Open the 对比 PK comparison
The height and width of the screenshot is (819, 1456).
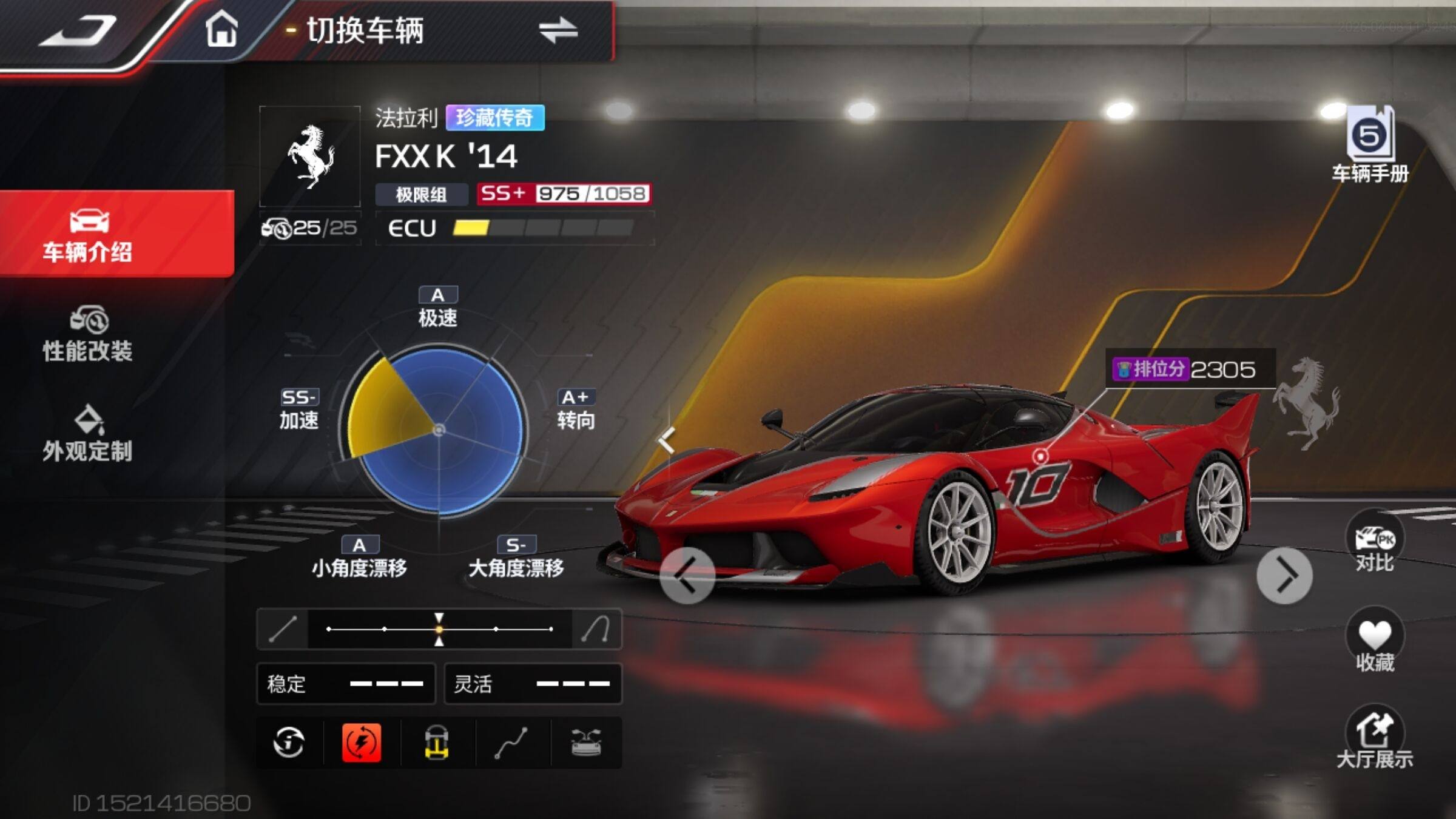[x=1375, y=544]
